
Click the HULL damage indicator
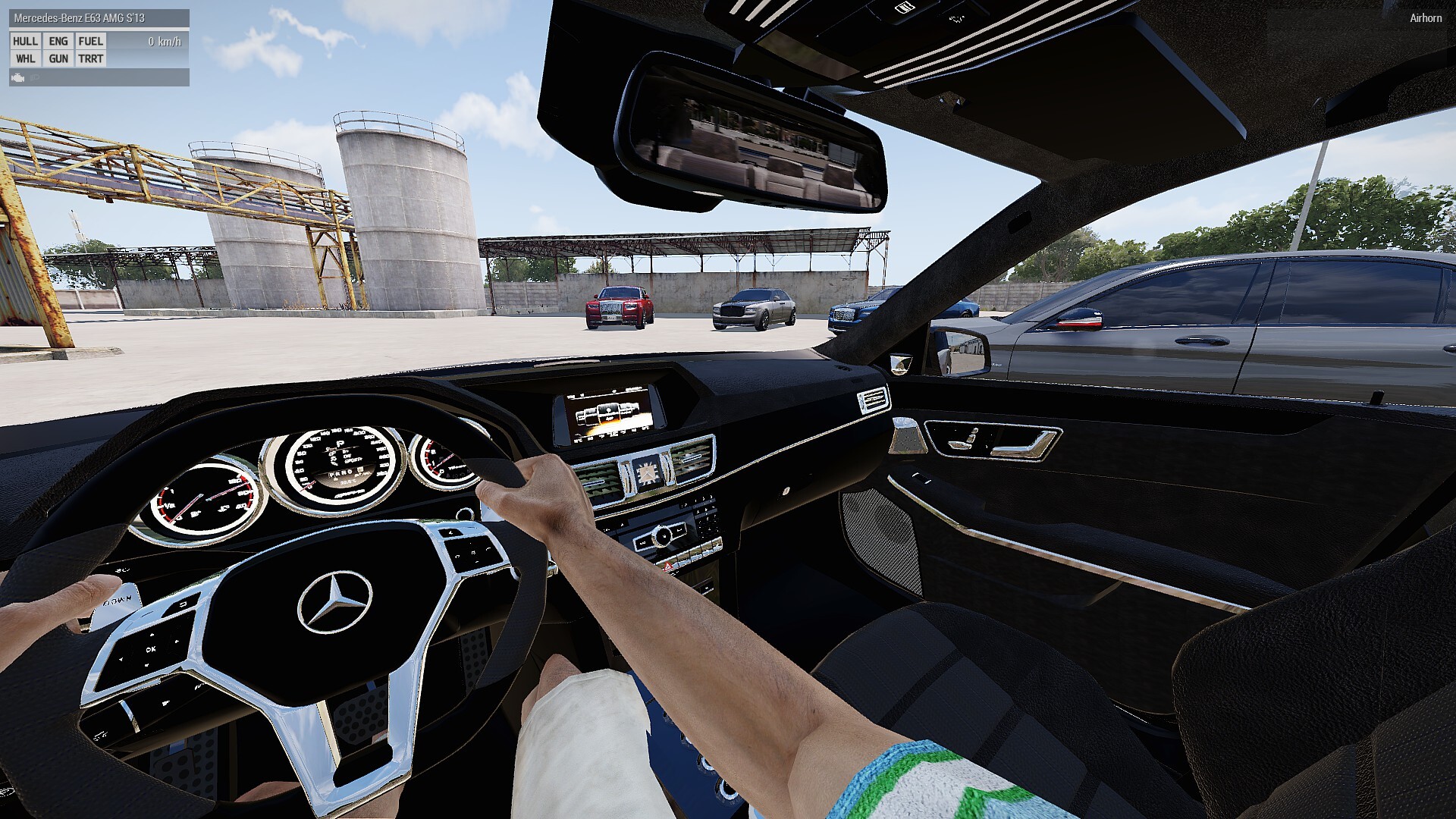point(25,42)
